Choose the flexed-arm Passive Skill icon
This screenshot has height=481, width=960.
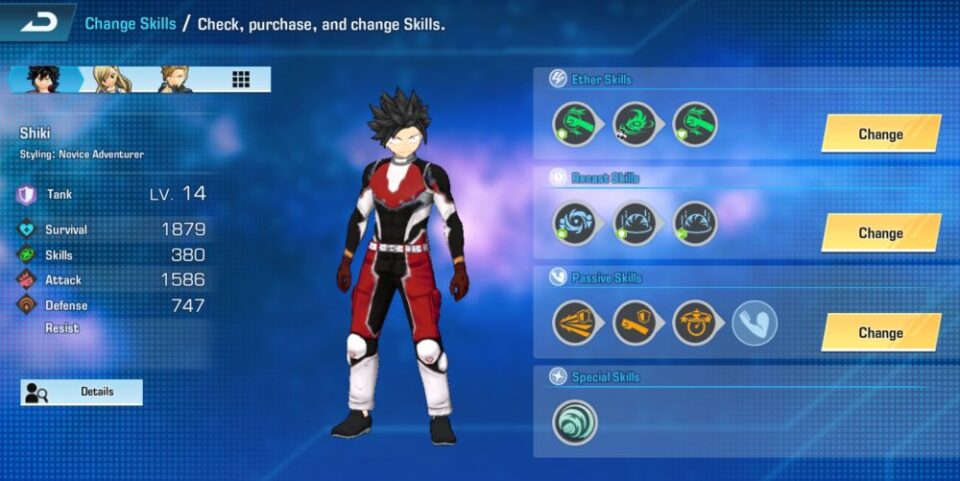pyautogui.click(x=754, y=323)
